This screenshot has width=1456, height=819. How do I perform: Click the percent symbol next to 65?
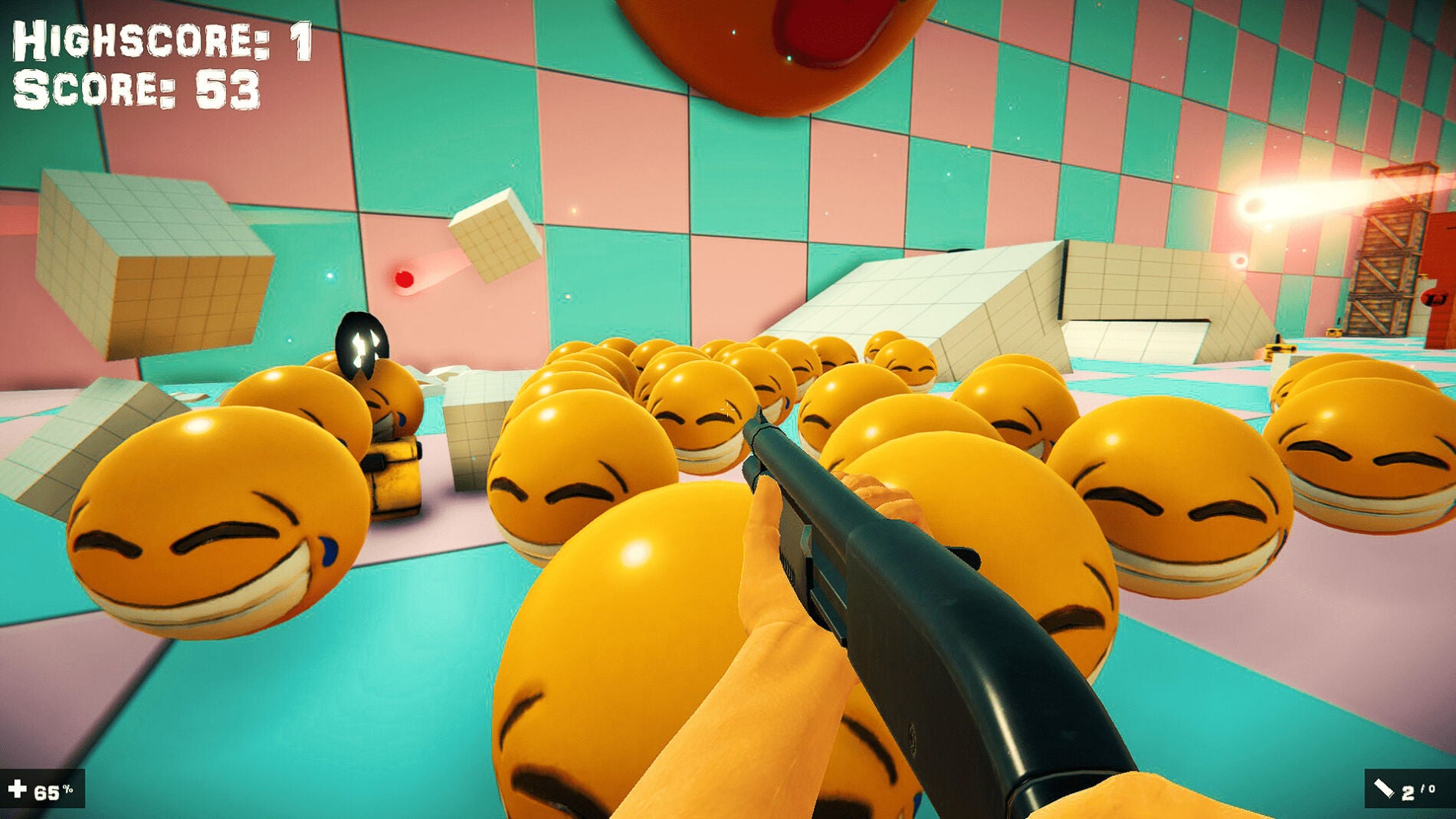click(67, 786)
